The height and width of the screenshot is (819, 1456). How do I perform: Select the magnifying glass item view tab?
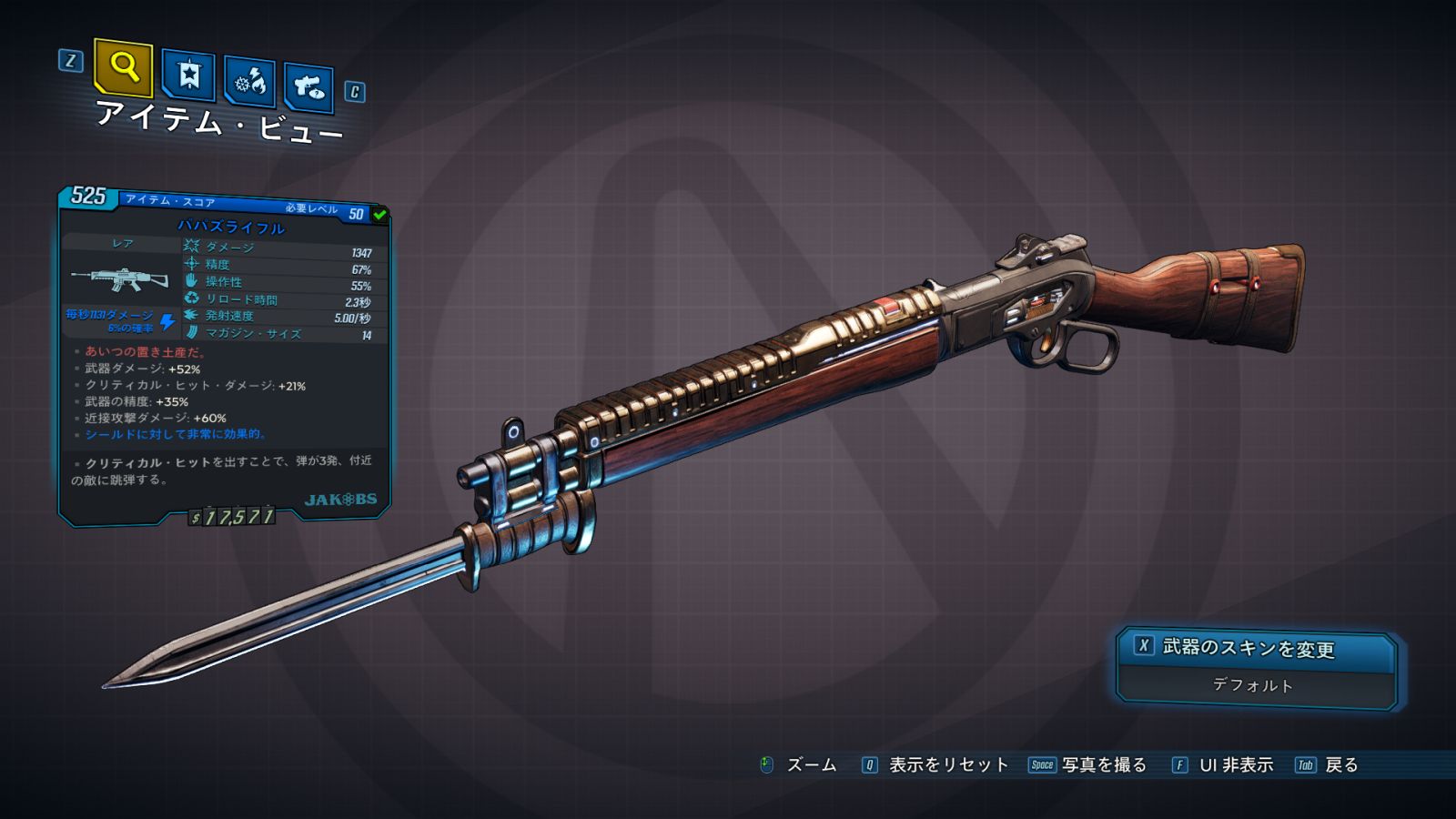point(123,66)
